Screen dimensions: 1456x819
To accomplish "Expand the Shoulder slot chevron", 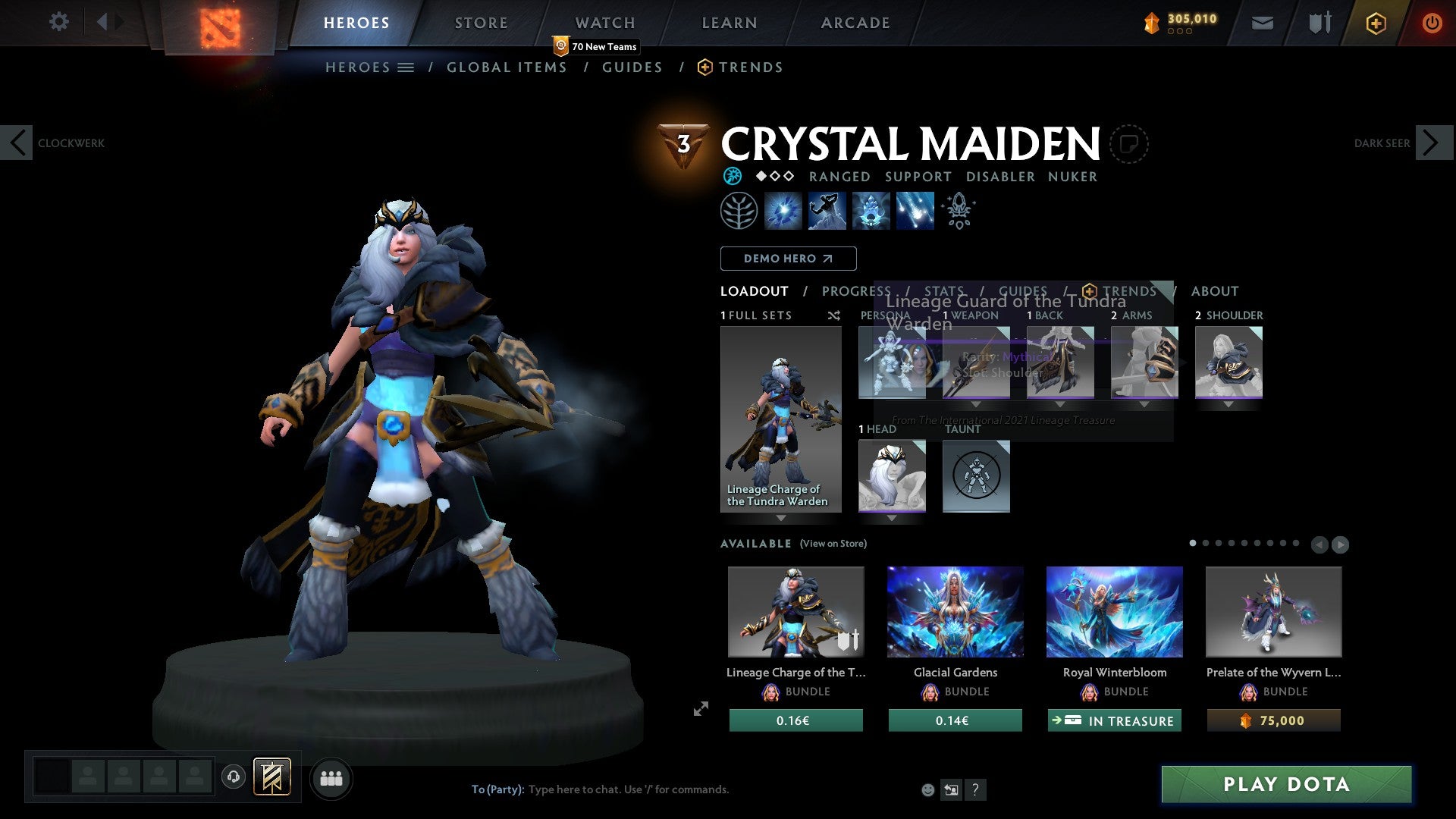I will [x=1228, y=404].
